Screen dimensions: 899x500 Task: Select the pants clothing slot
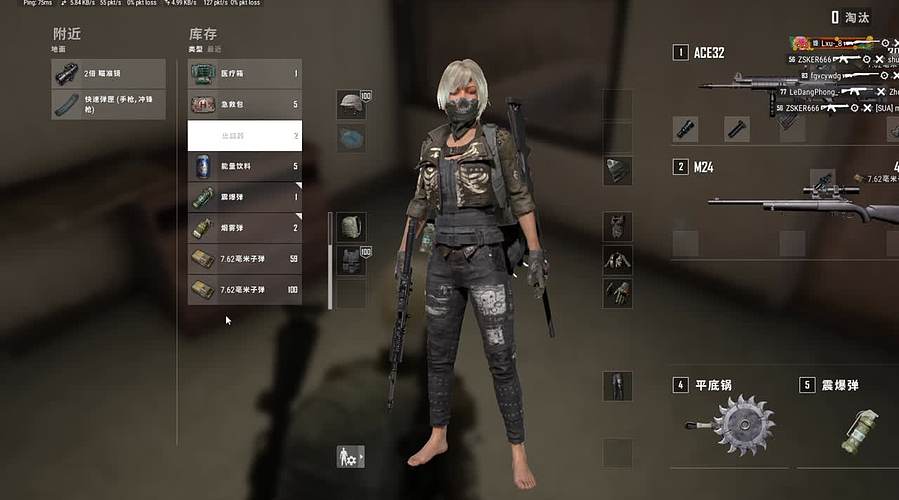point(617,385)
